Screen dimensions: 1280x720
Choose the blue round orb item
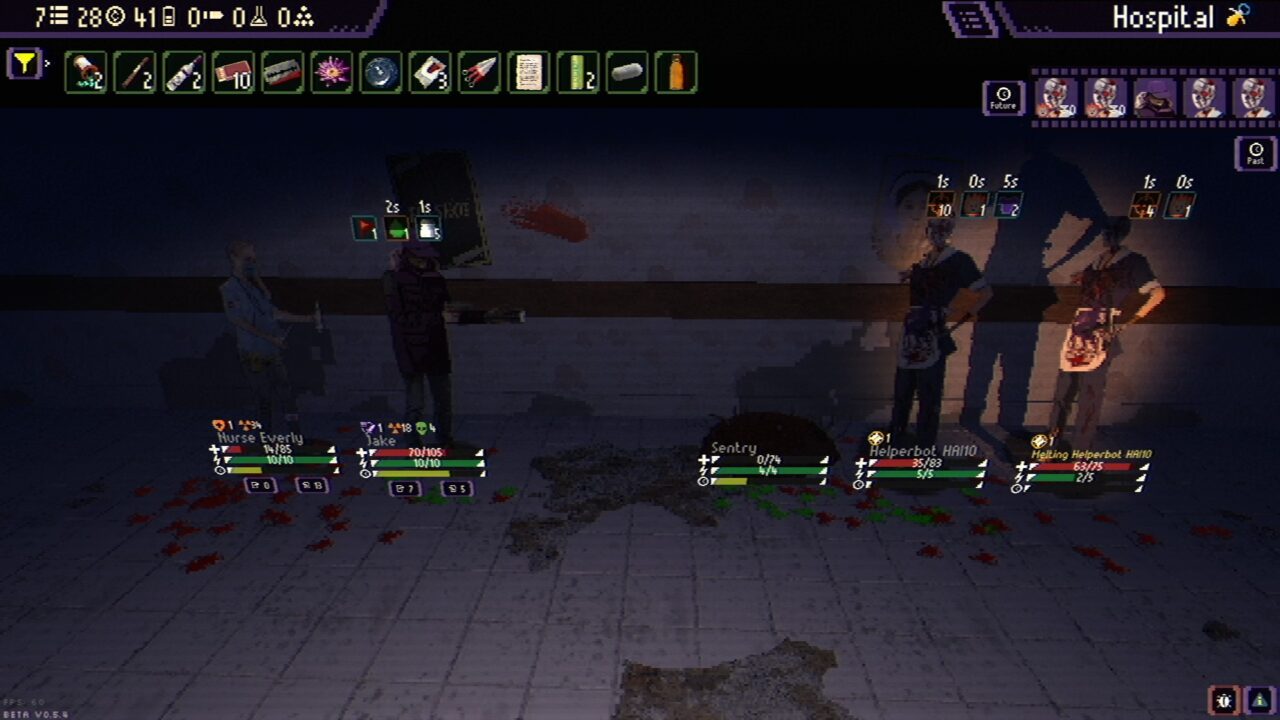380,73
